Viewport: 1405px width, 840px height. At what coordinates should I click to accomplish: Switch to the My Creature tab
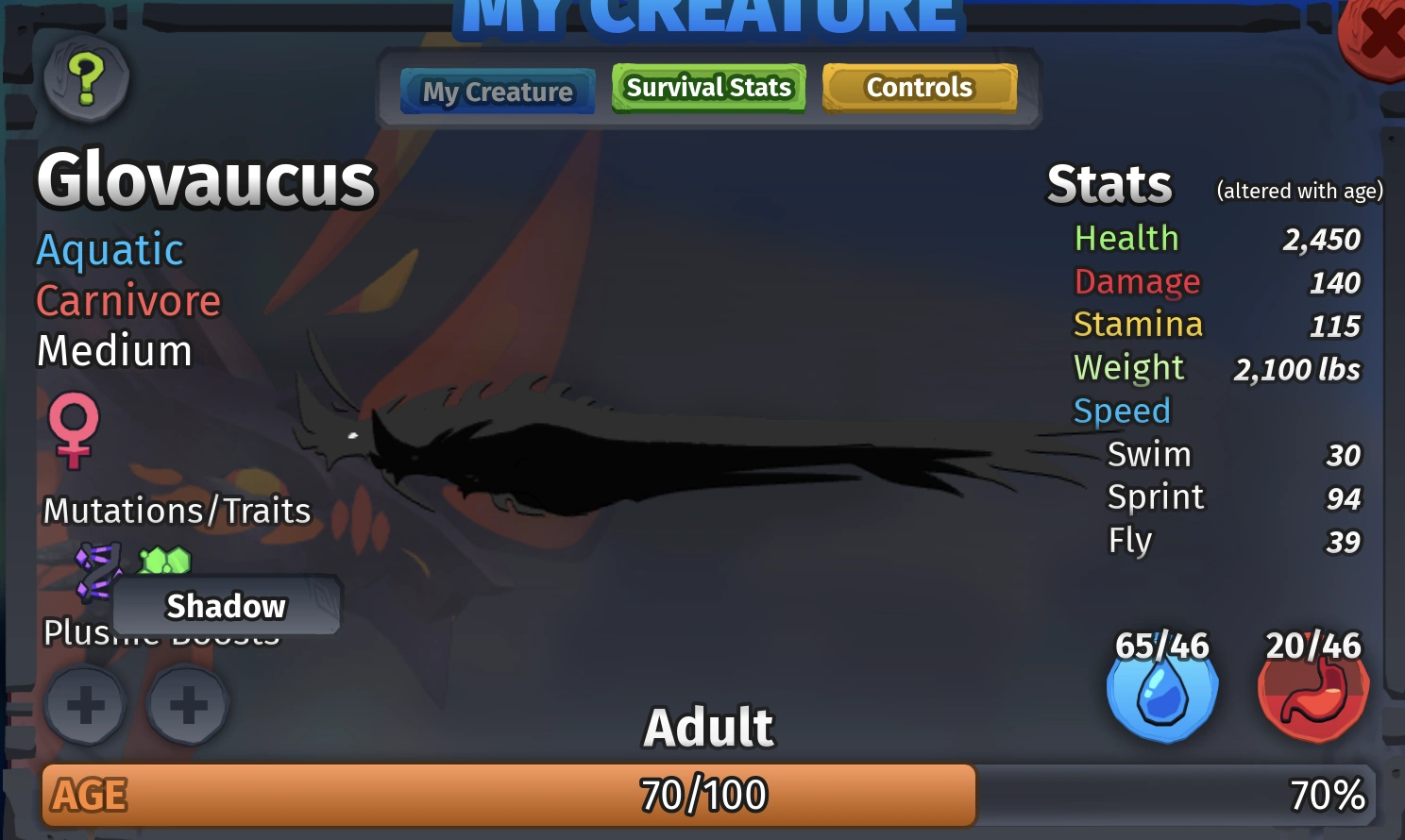[x=497, y=91]
